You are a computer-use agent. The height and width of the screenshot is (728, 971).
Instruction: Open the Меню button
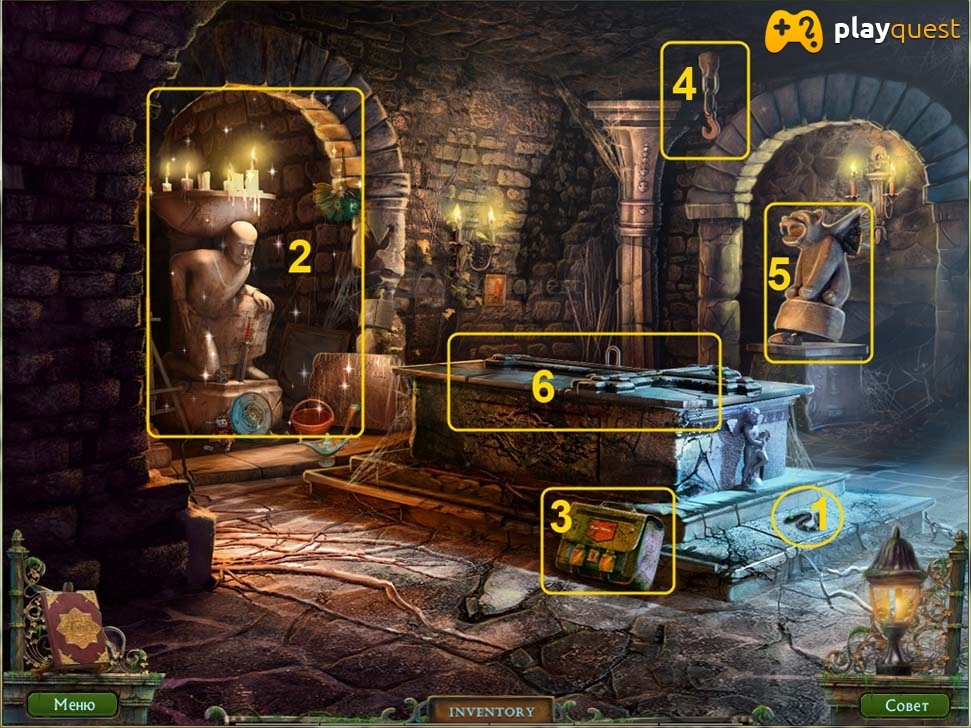pyautogui.click(x=74, y=704)
